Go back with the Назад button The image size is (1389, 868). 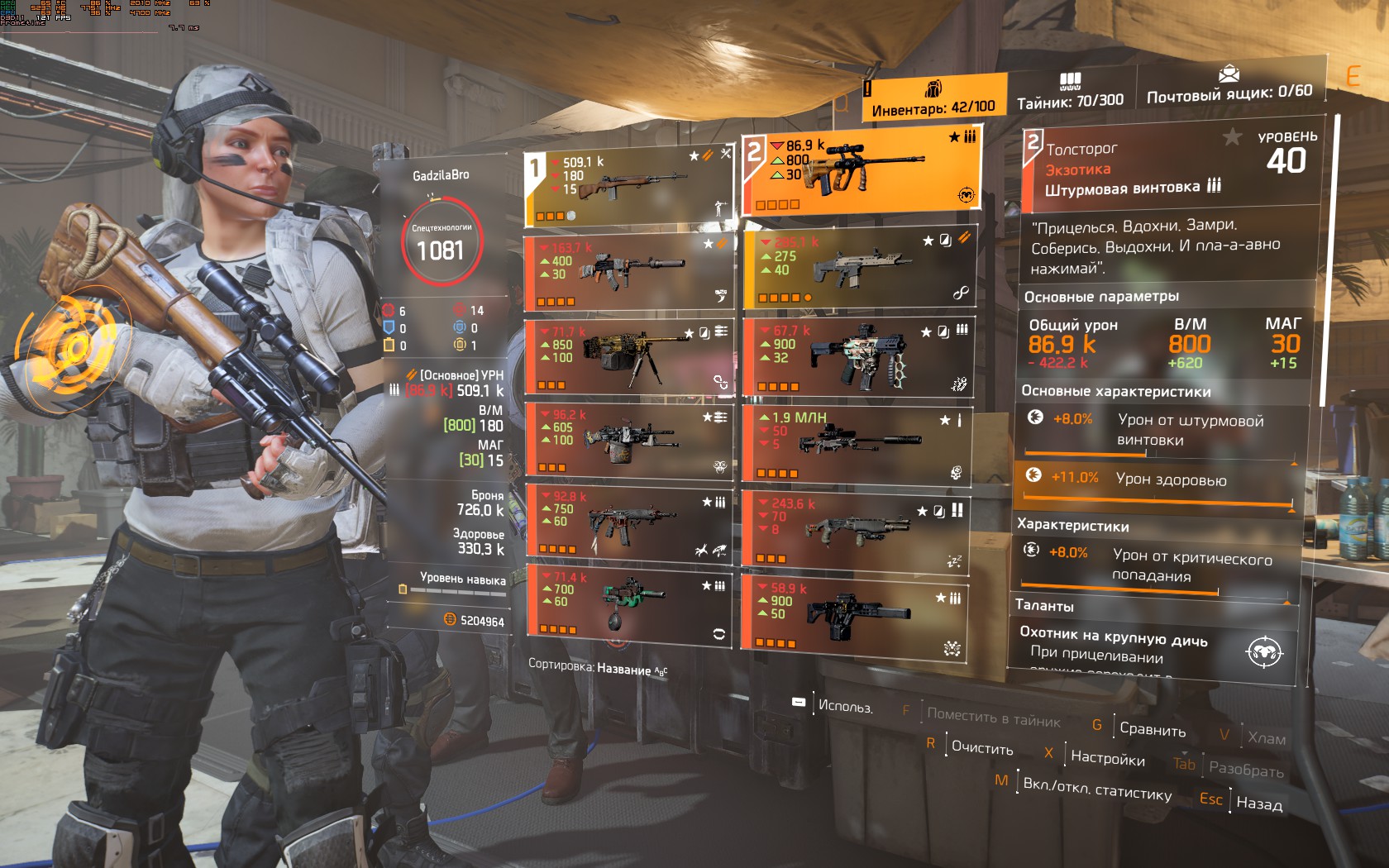click(1258, 803)
